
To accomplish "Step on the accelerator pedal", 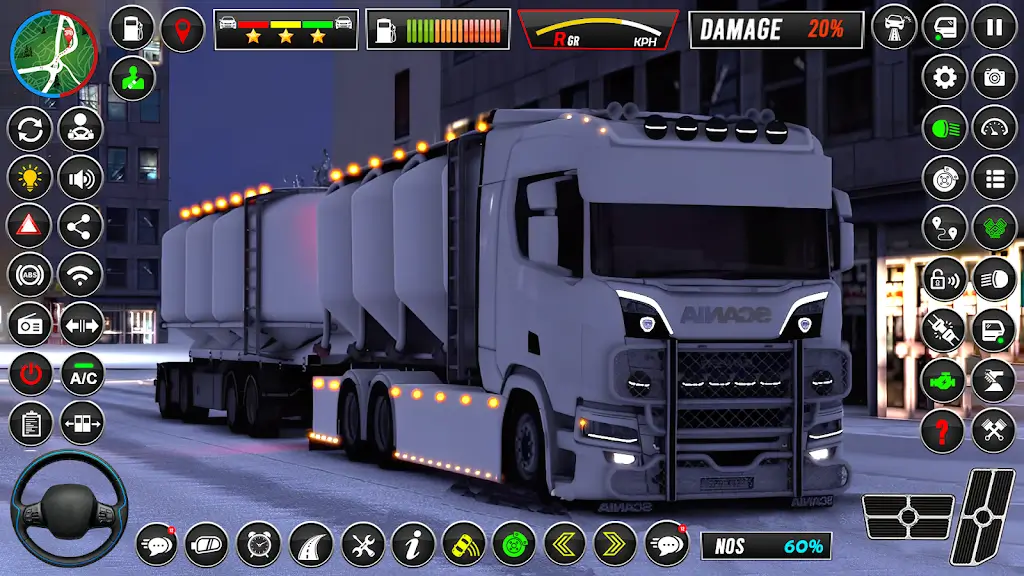I will point(983,517).
